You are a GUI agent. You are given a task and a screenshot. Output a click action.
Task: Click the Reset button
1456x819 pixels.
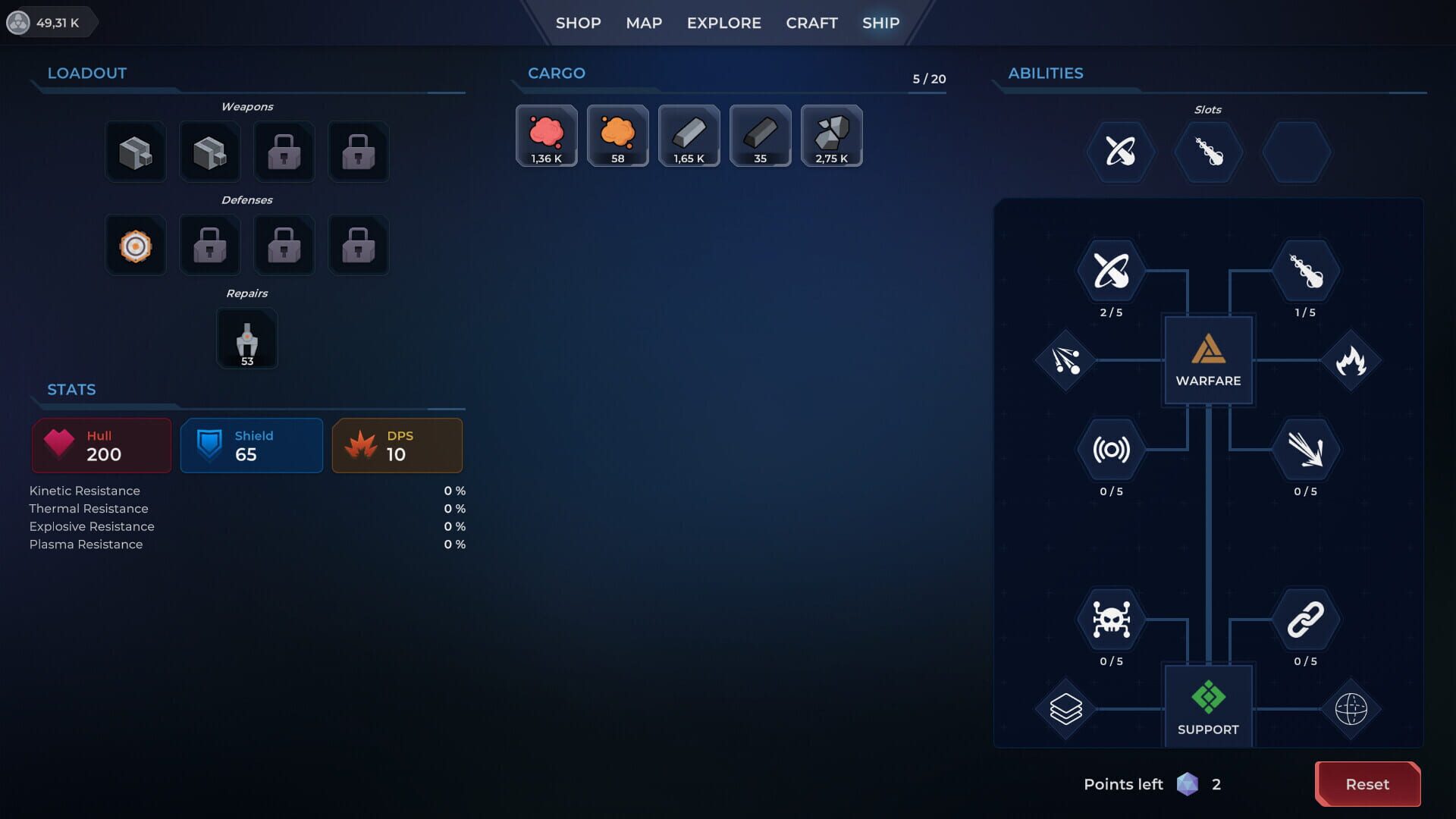pyautogui.click(x=1367, y=784)
